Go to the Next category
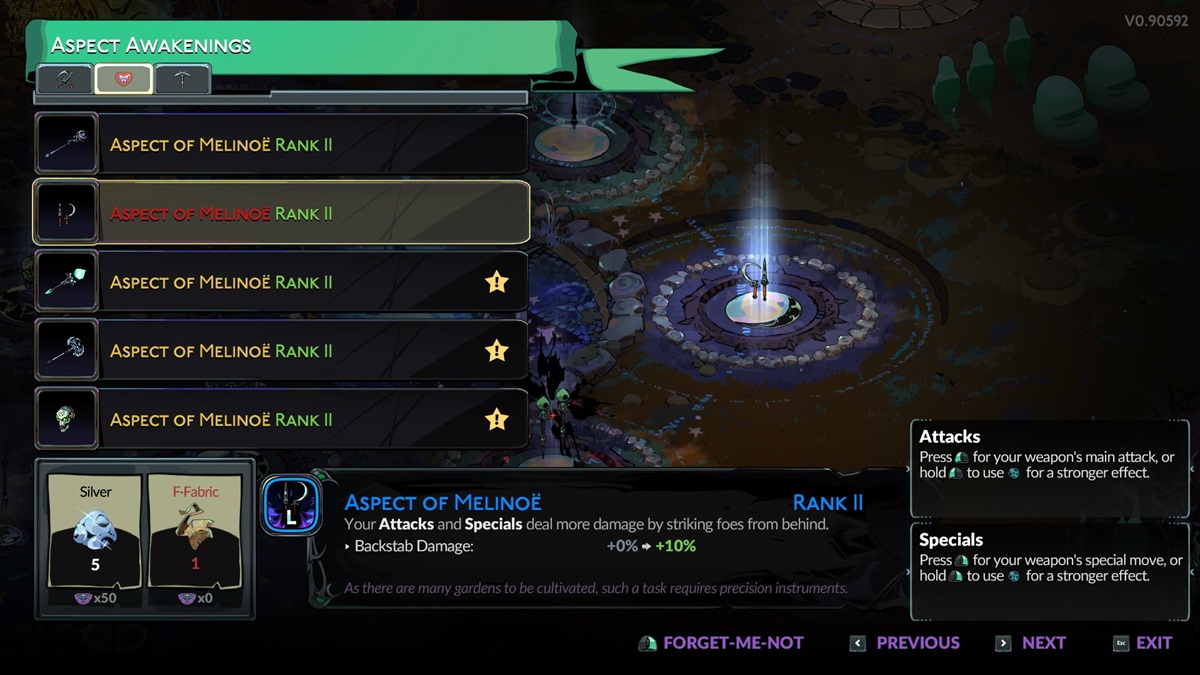Viewport: 1200px width, 675px height. (x=1031, y=643)
